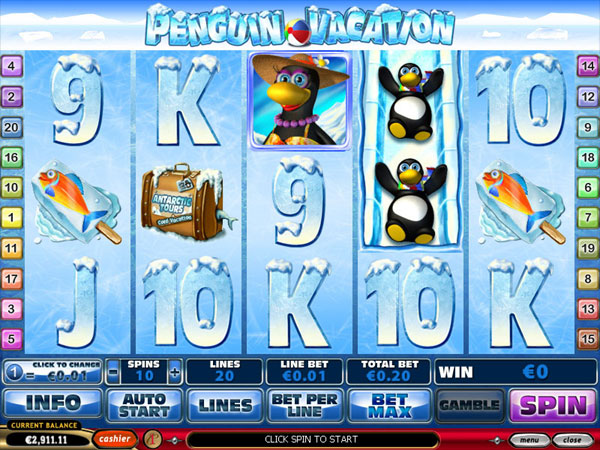The width and height of the screenshot is (600, 450).
Task: Close the game with the close button
Action: pyautogui.click(x=571, y=439)
